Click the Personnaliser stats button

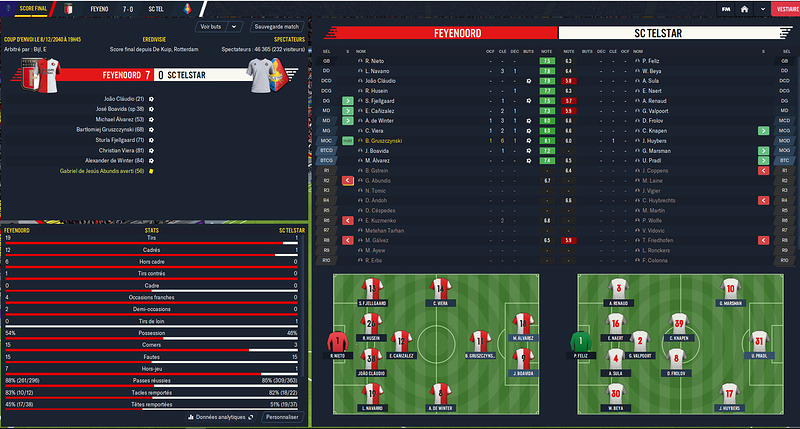click(280, 416)
